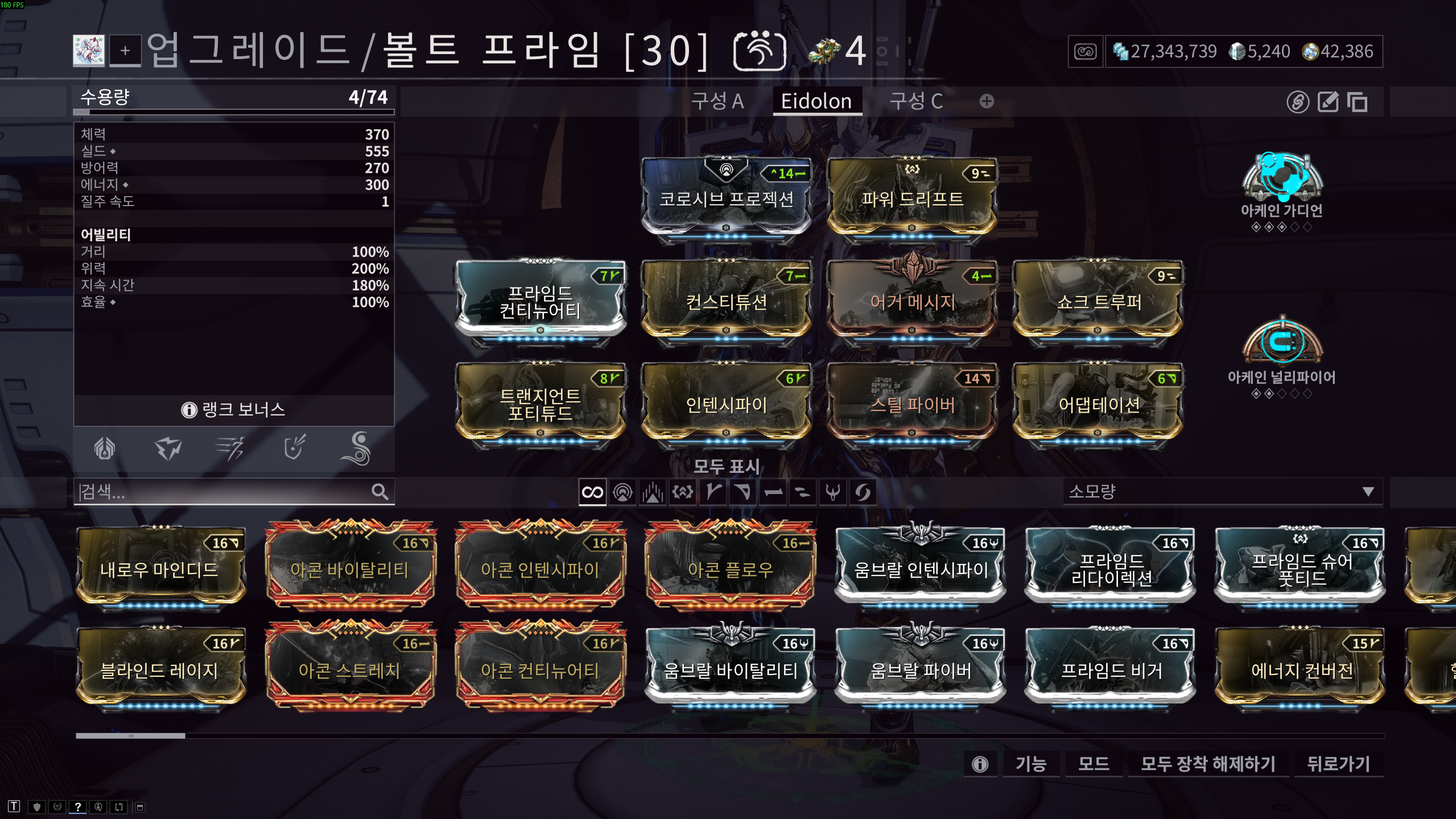Click the show-all infinity polarity filter
Screen dimensions: 1456x819
point(592,492)
